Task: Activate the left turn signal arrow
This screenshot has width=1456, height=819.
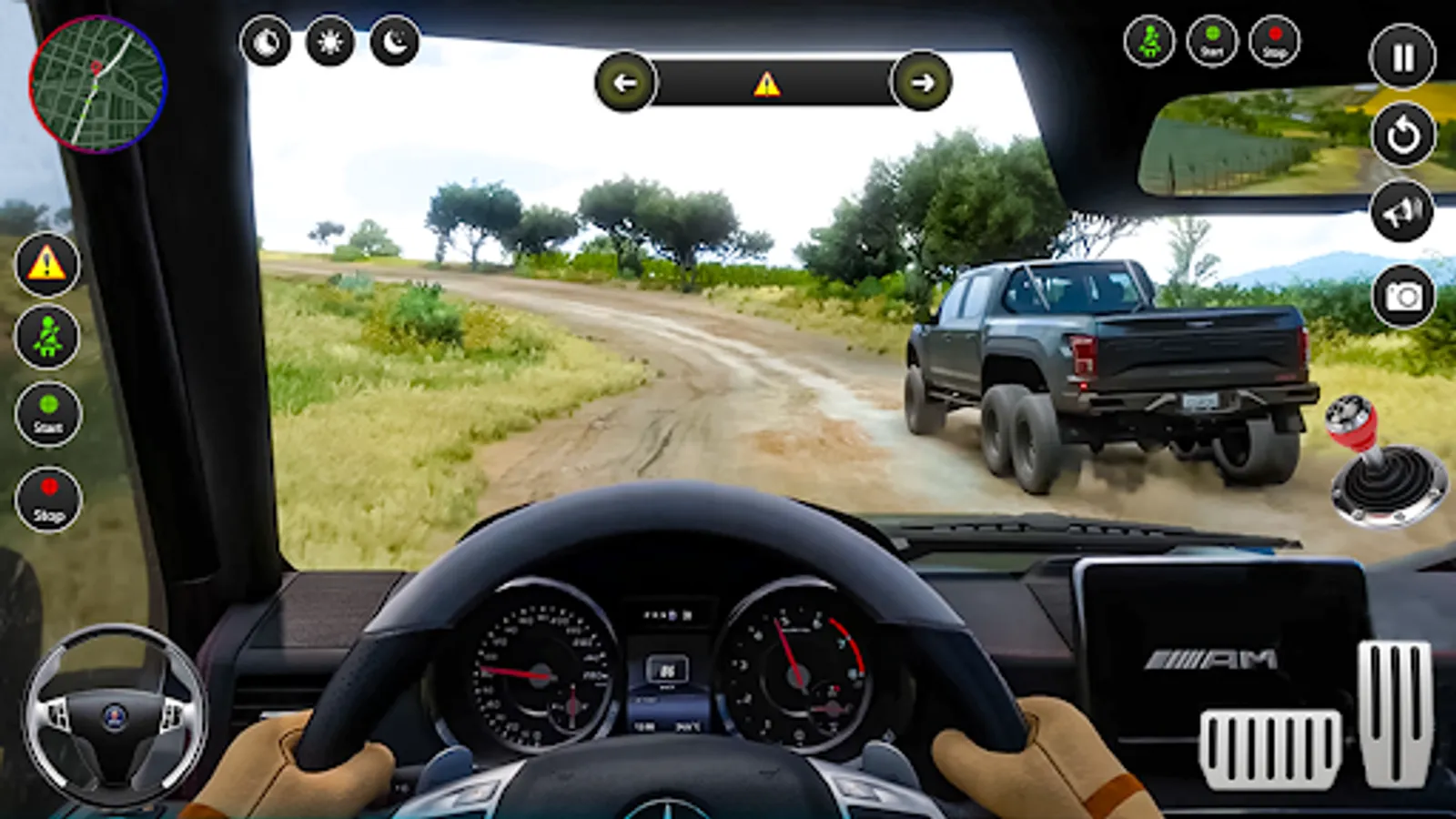Action: [x=625, y=83]
